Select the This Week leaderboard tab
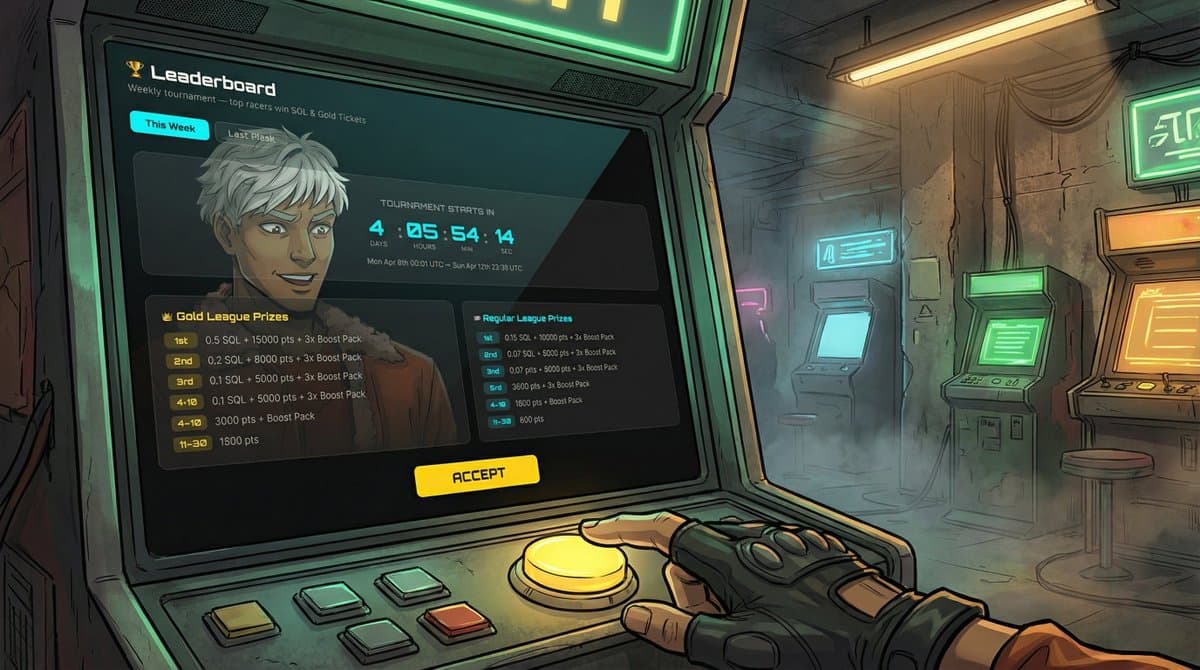Image resolution: width=1200 pixels, height=670 pixels. click(x=169, y=126)
